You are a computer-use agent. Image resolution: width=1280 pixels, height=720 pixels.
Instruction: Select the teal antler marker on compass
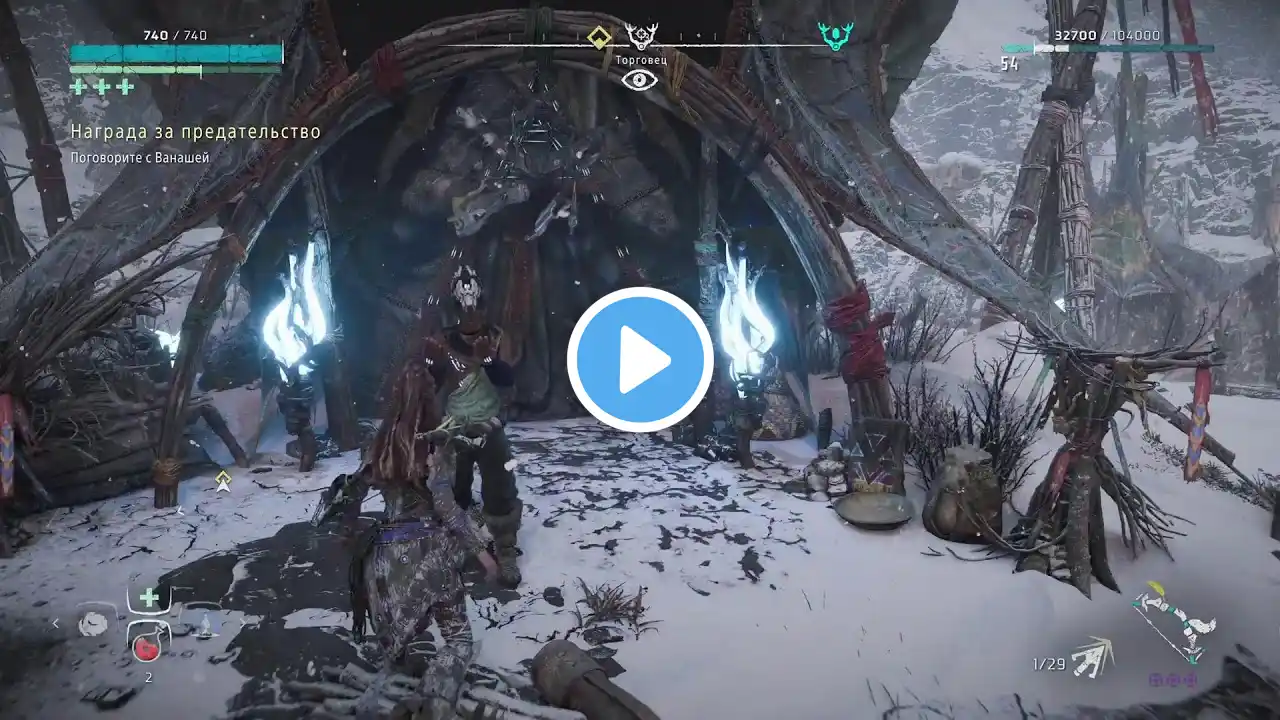(835, 37)
